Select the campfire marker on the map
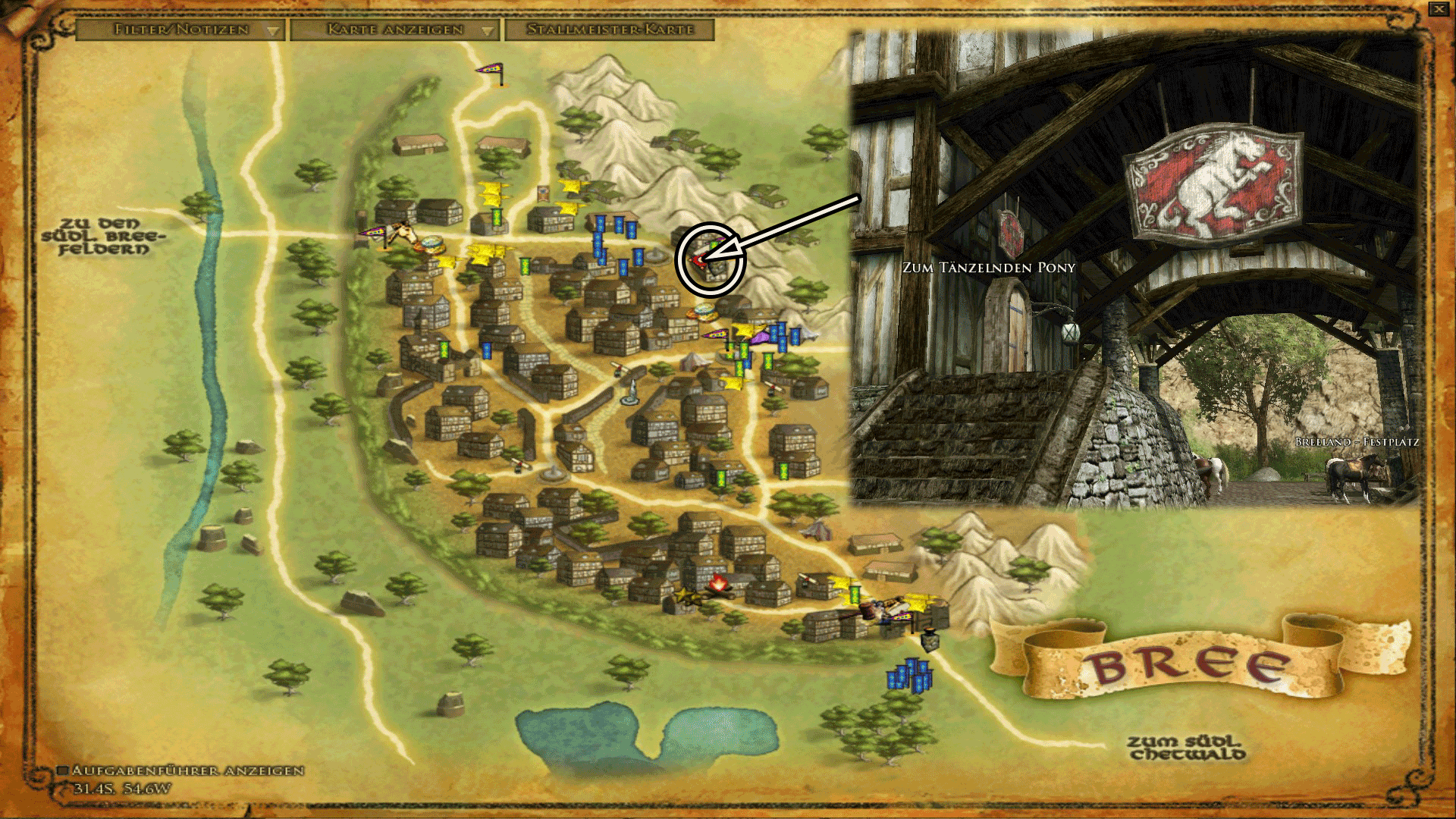The image size is (1456, 819). [717, 583]
